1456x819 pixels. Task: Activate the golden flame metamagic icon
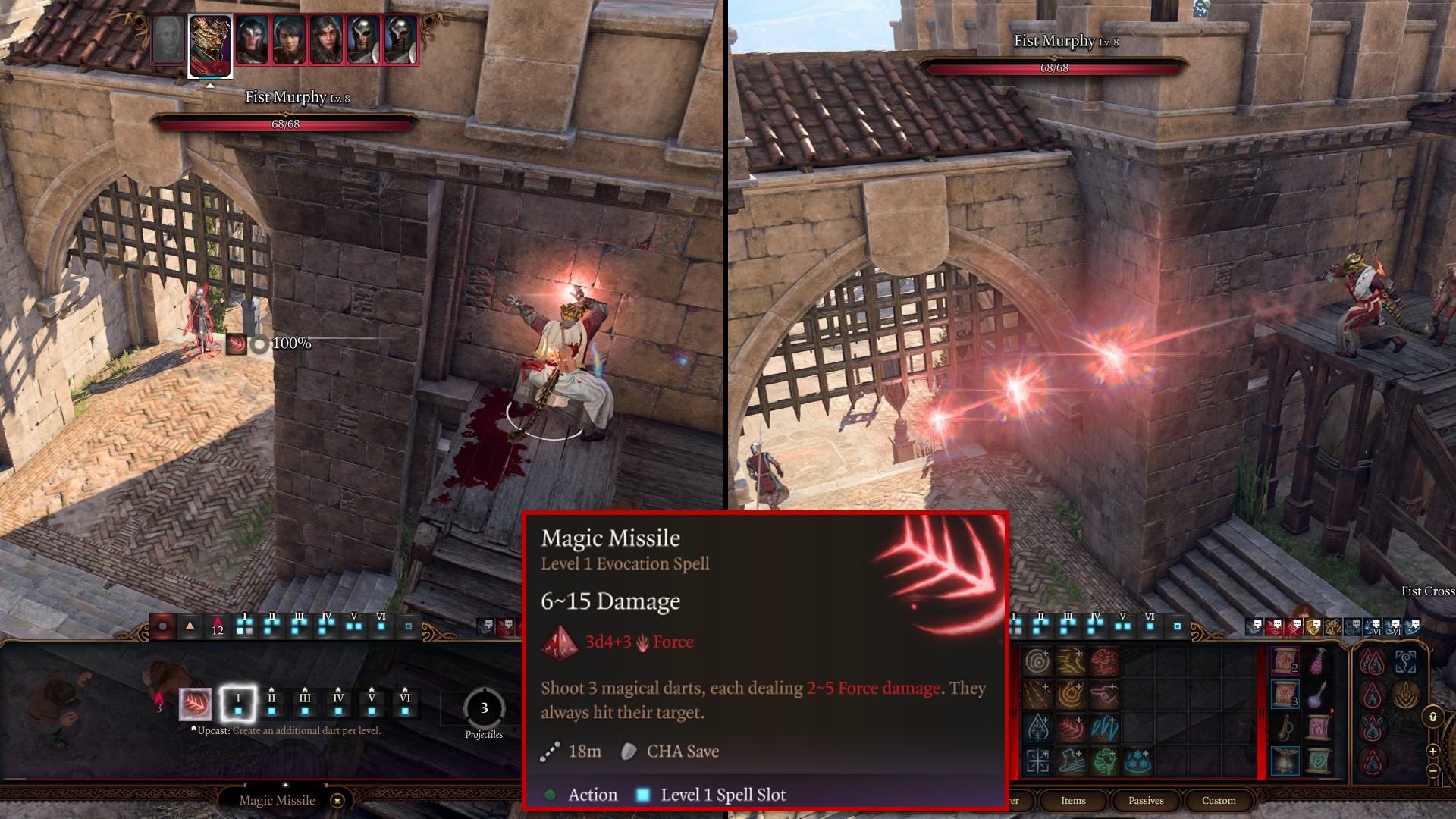click(1405, 694)
